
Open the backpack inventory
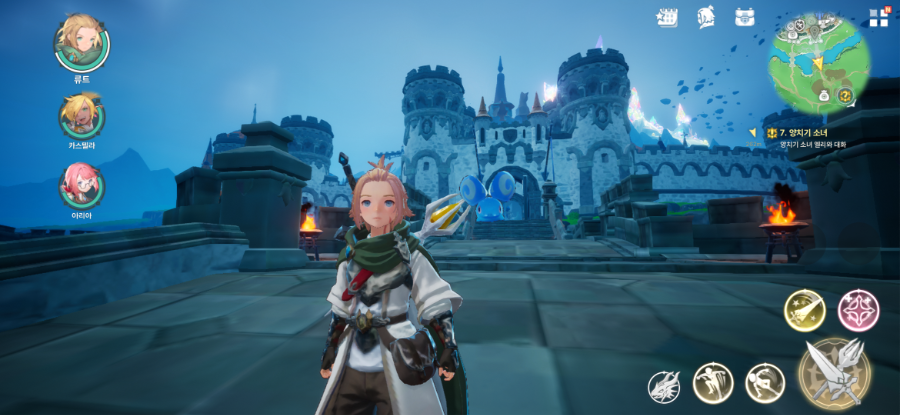744,17
